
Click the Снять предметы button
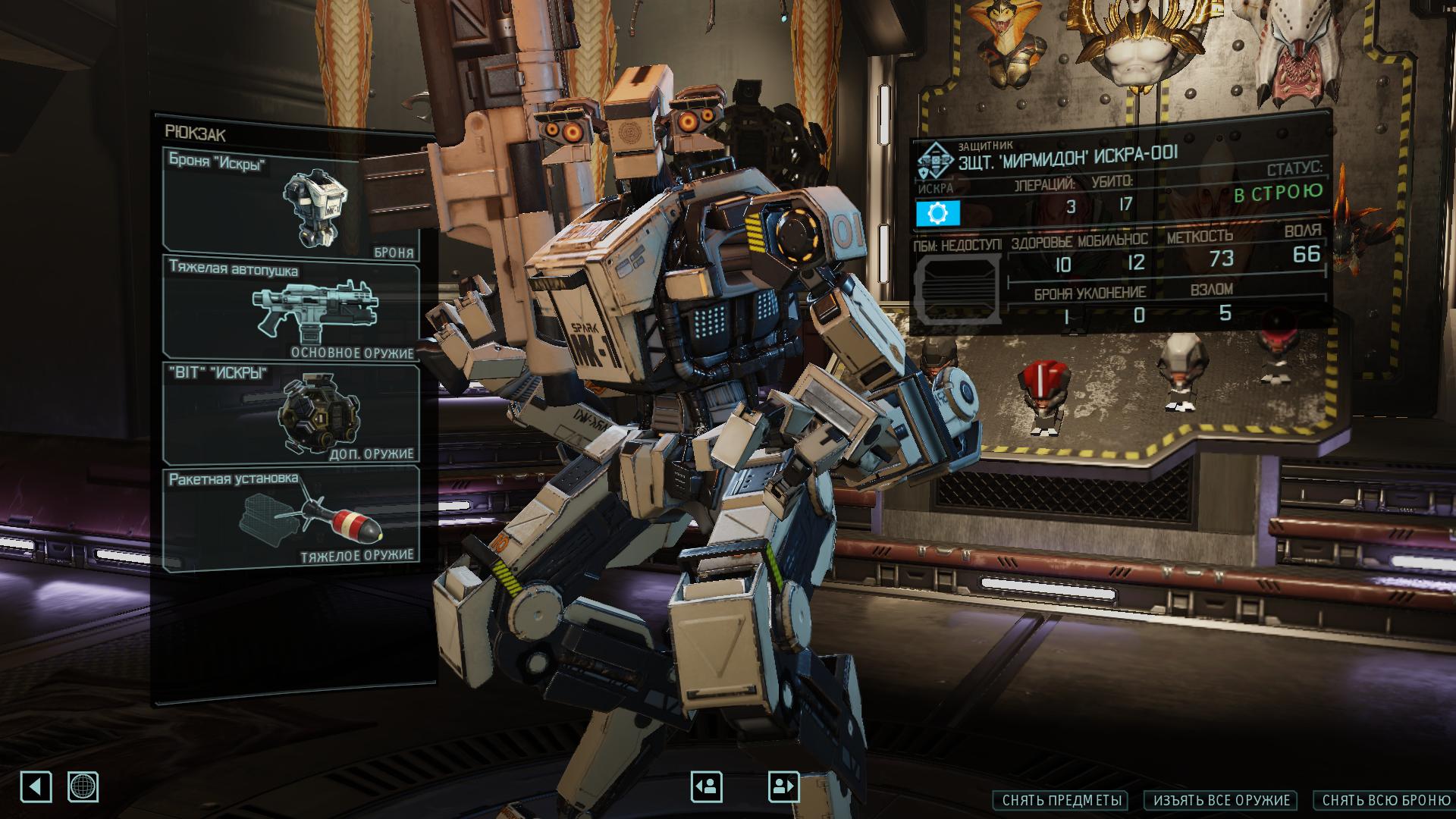[x=1060, y=800]
